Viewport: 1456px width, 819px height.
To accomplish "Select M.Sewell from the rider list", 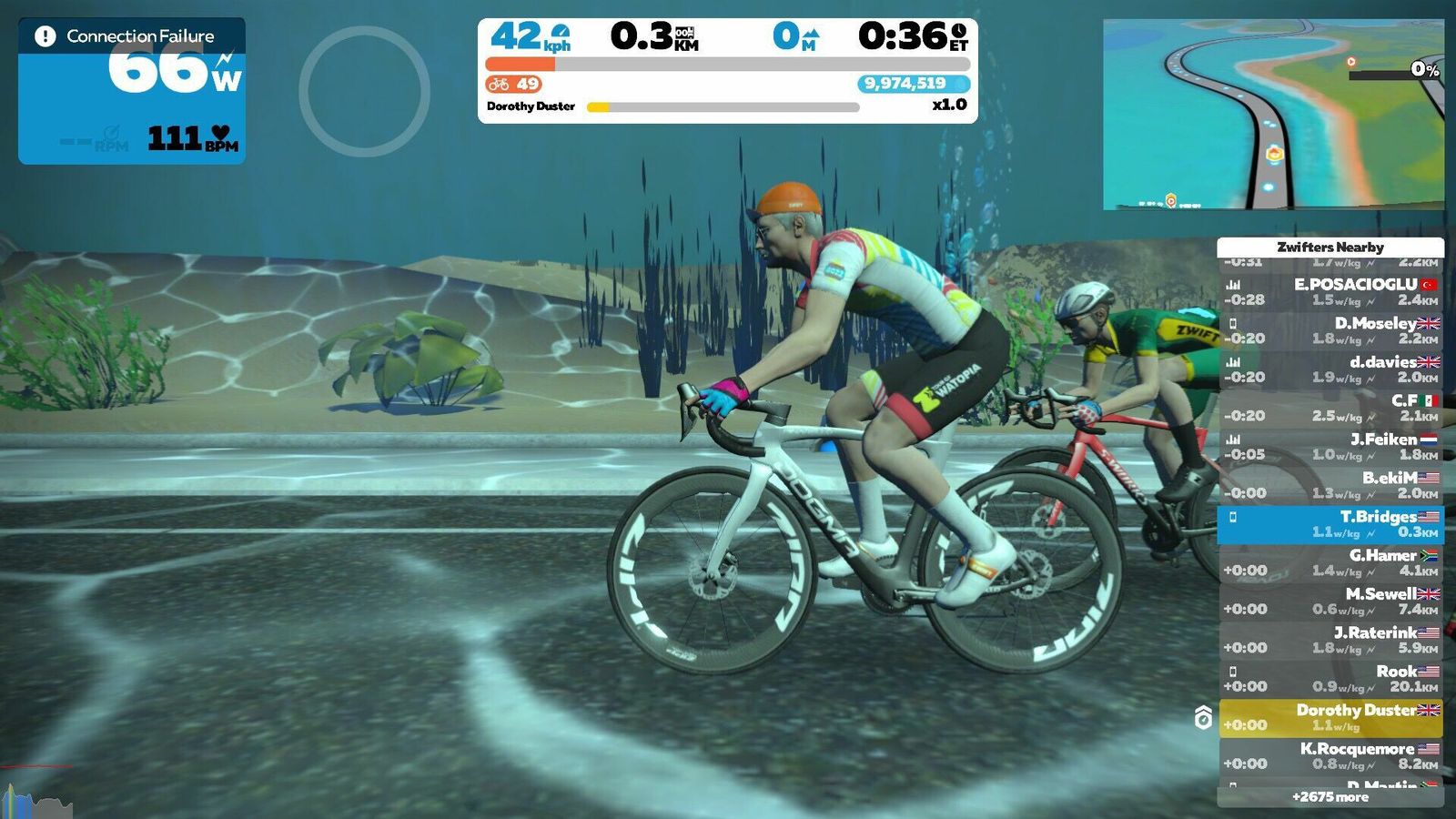I will [x=1330, y=602].
